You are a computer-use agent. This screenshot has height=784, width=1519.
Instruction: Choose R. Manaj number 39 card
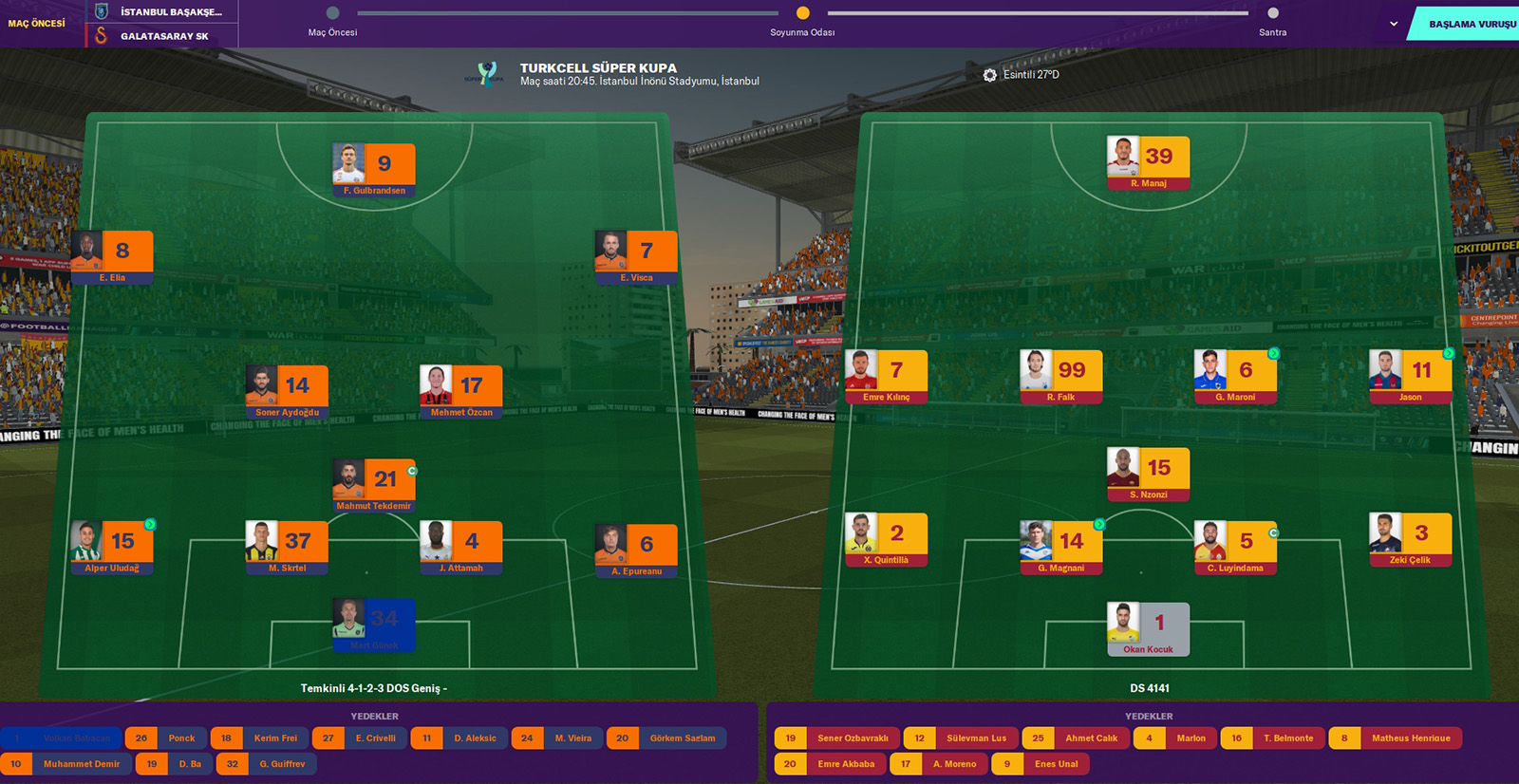pos(1149,162)
